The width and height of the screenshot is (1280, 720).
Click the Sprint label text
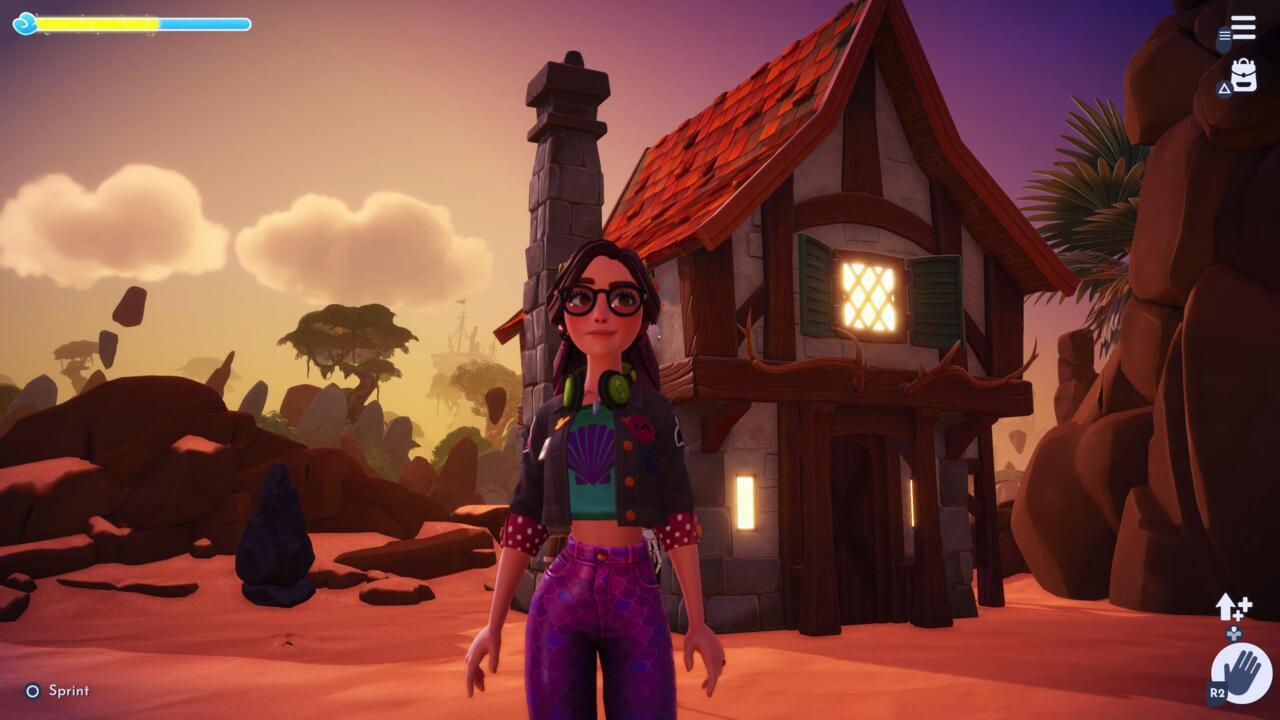70,690
